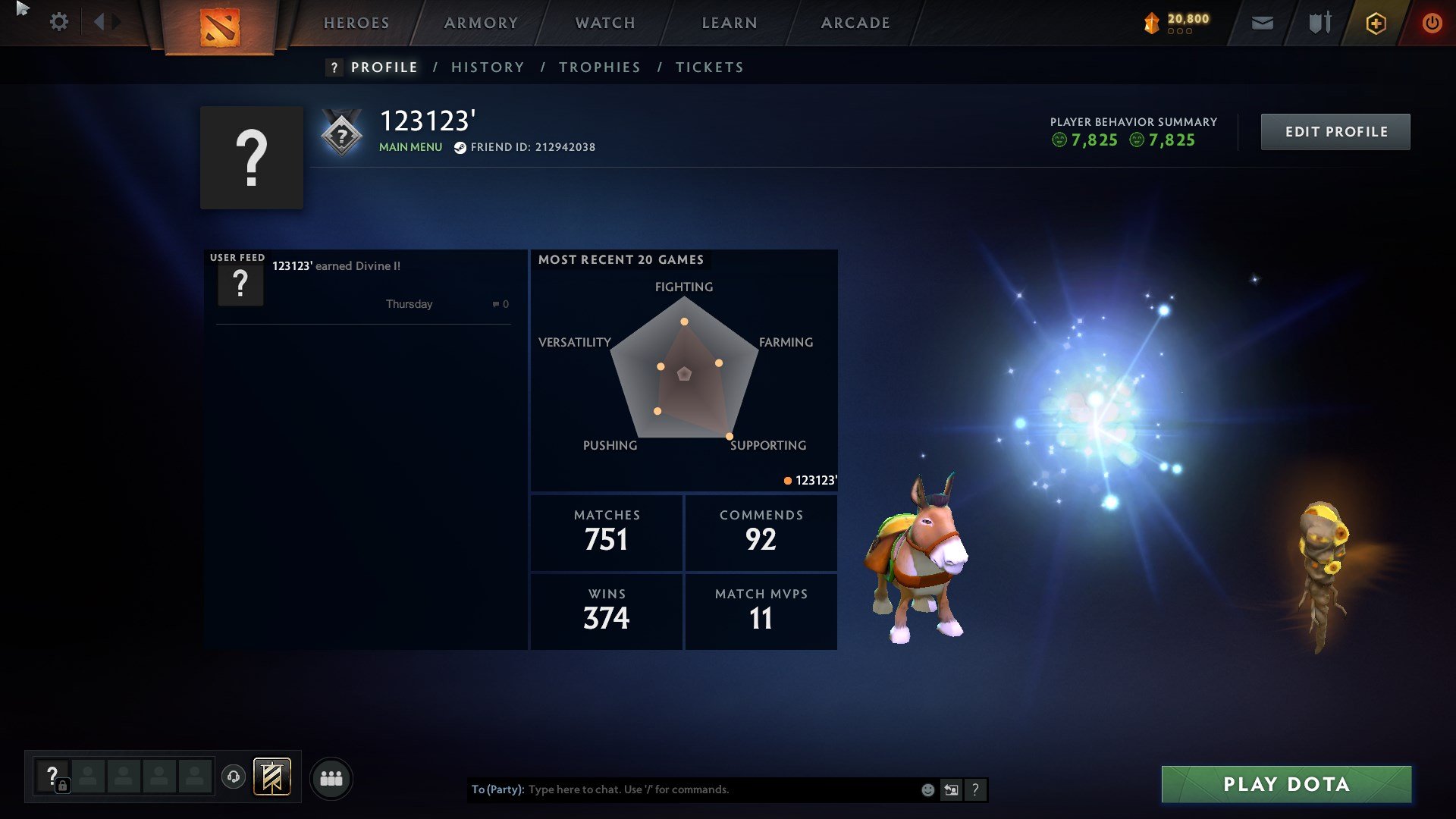Click the red power quit button

click(1432, 24)
